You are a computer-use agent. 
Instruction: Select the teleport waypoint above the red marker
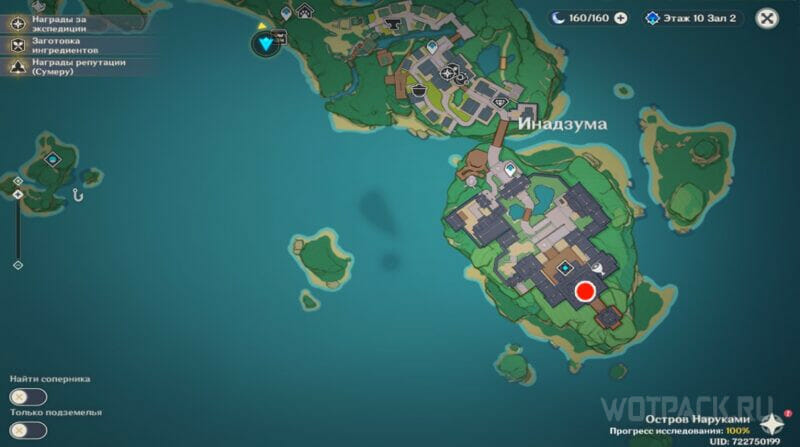[x=566, y=268]
